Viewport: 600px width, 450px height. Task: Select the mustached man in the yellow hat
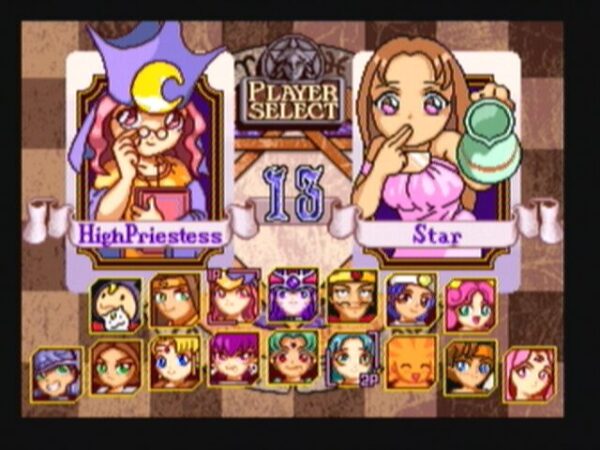pos(352,297)
